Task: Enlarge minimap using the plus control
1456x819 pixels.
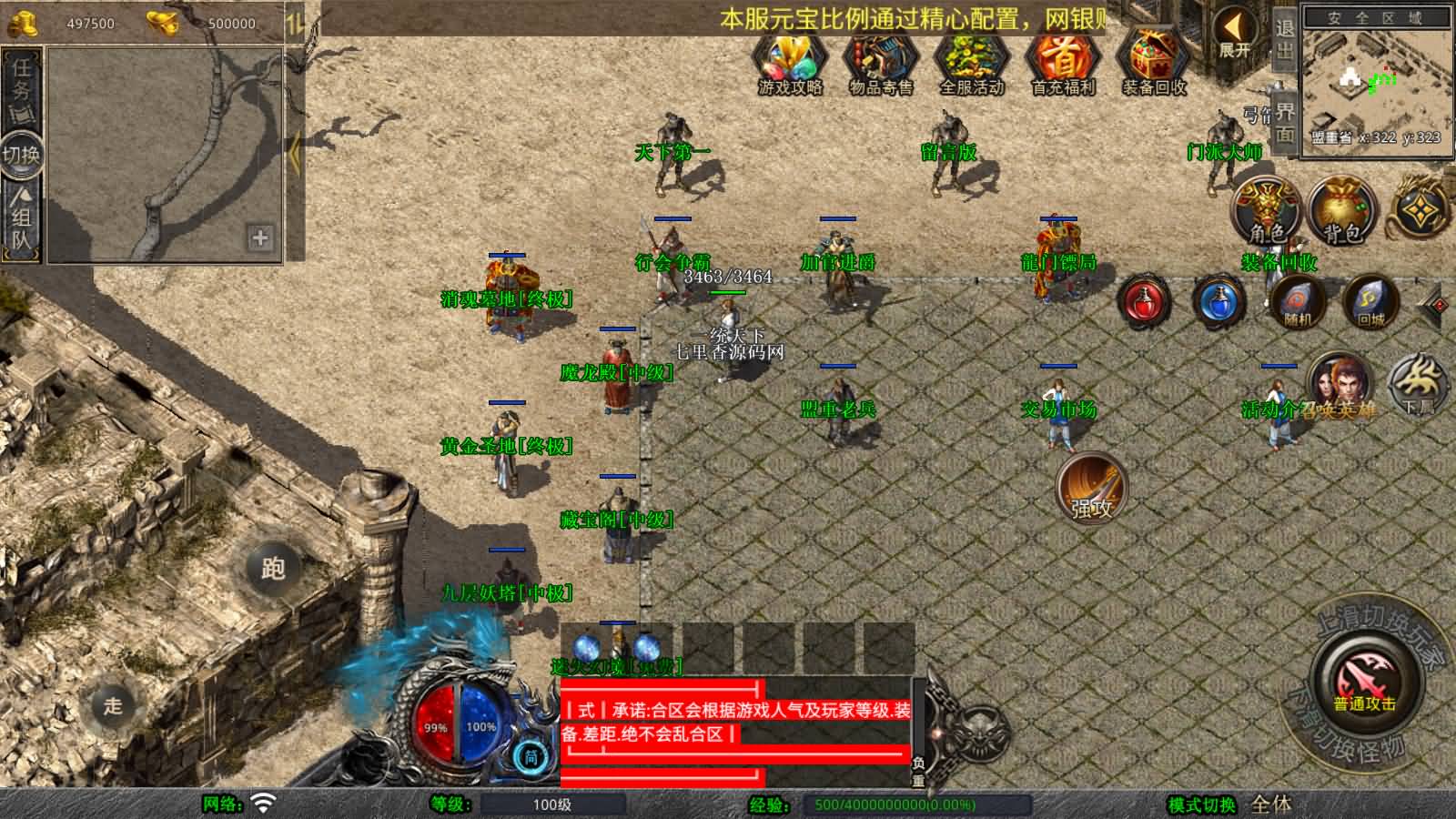Action: pyautogui.click(x=260, y=240)
